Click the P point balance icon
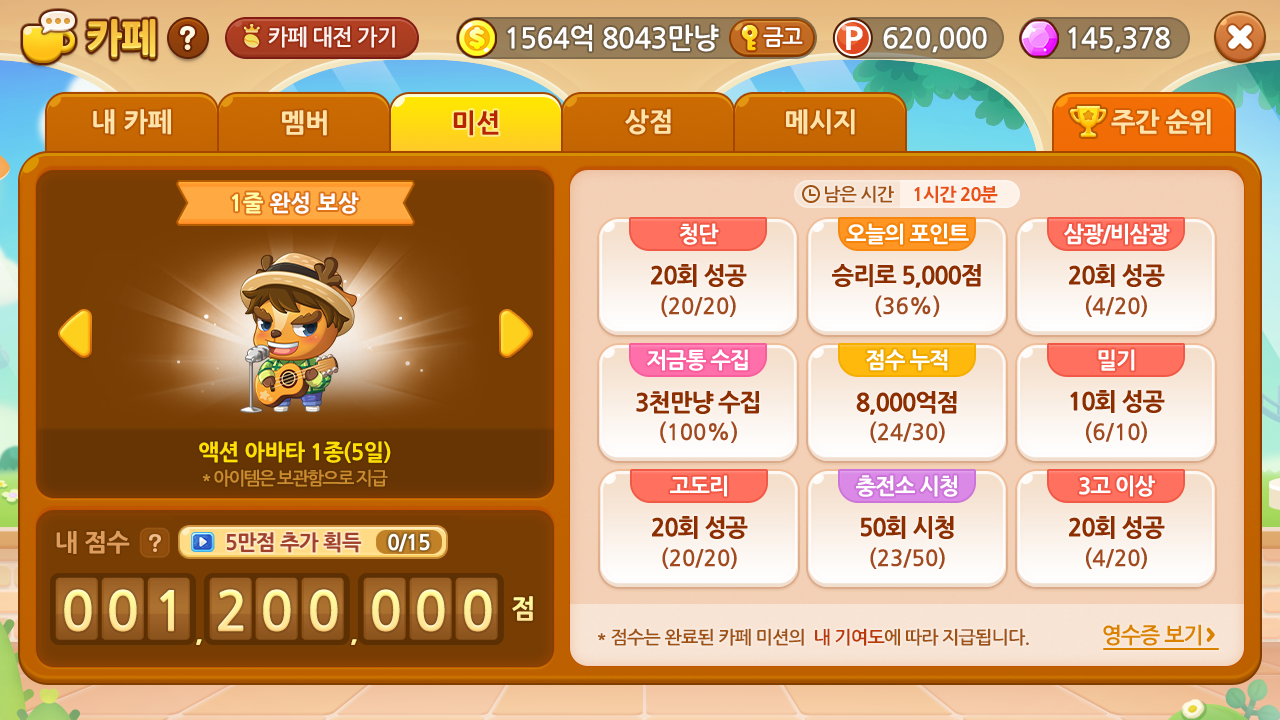Image resolution: width=1280 pixels, height=720 pixels. 855,38
